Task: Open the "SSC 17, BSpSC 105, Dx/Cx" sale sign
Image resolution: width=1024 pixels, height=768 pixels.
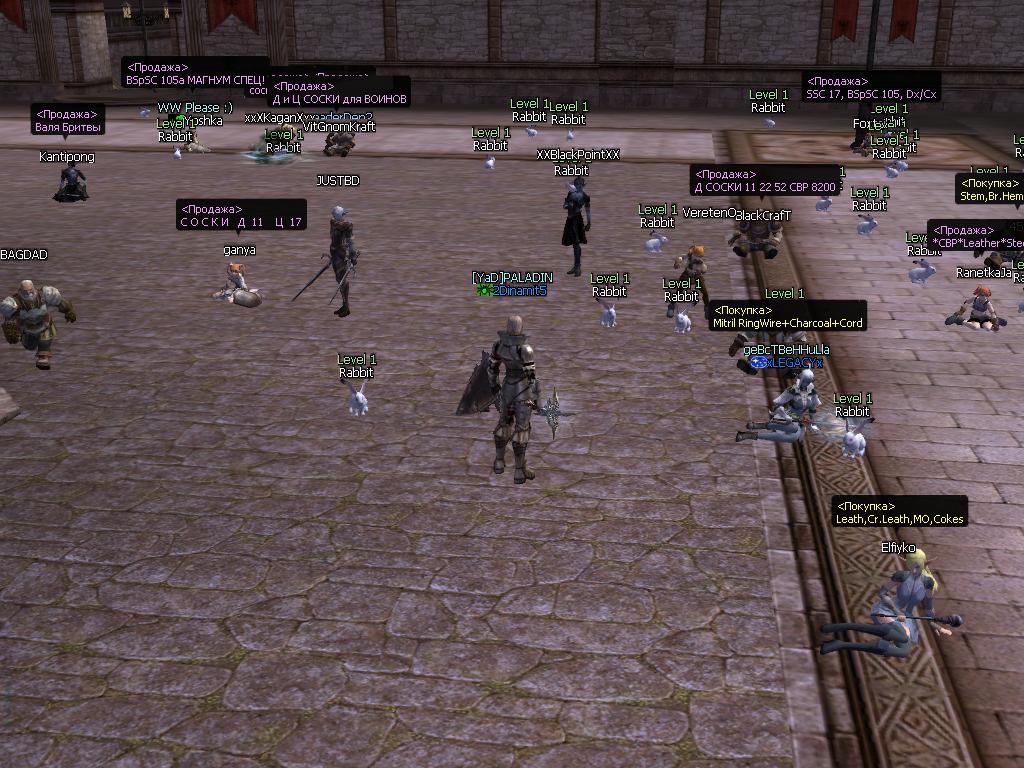Action: 871,88
